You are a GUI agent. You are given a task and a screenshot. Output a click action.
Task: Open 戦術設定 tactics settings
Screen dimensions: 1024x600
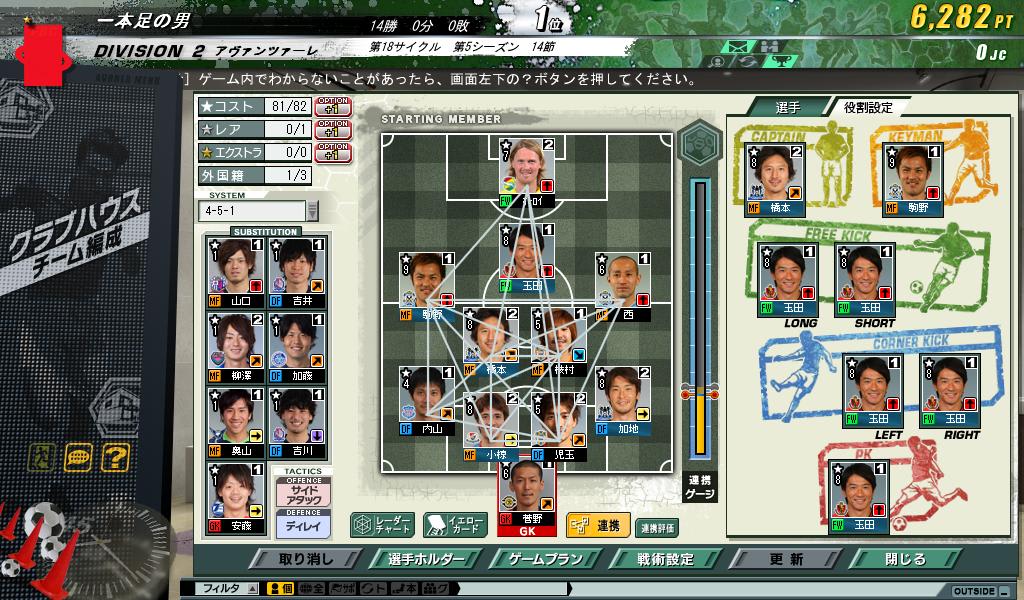pos(666,559)
